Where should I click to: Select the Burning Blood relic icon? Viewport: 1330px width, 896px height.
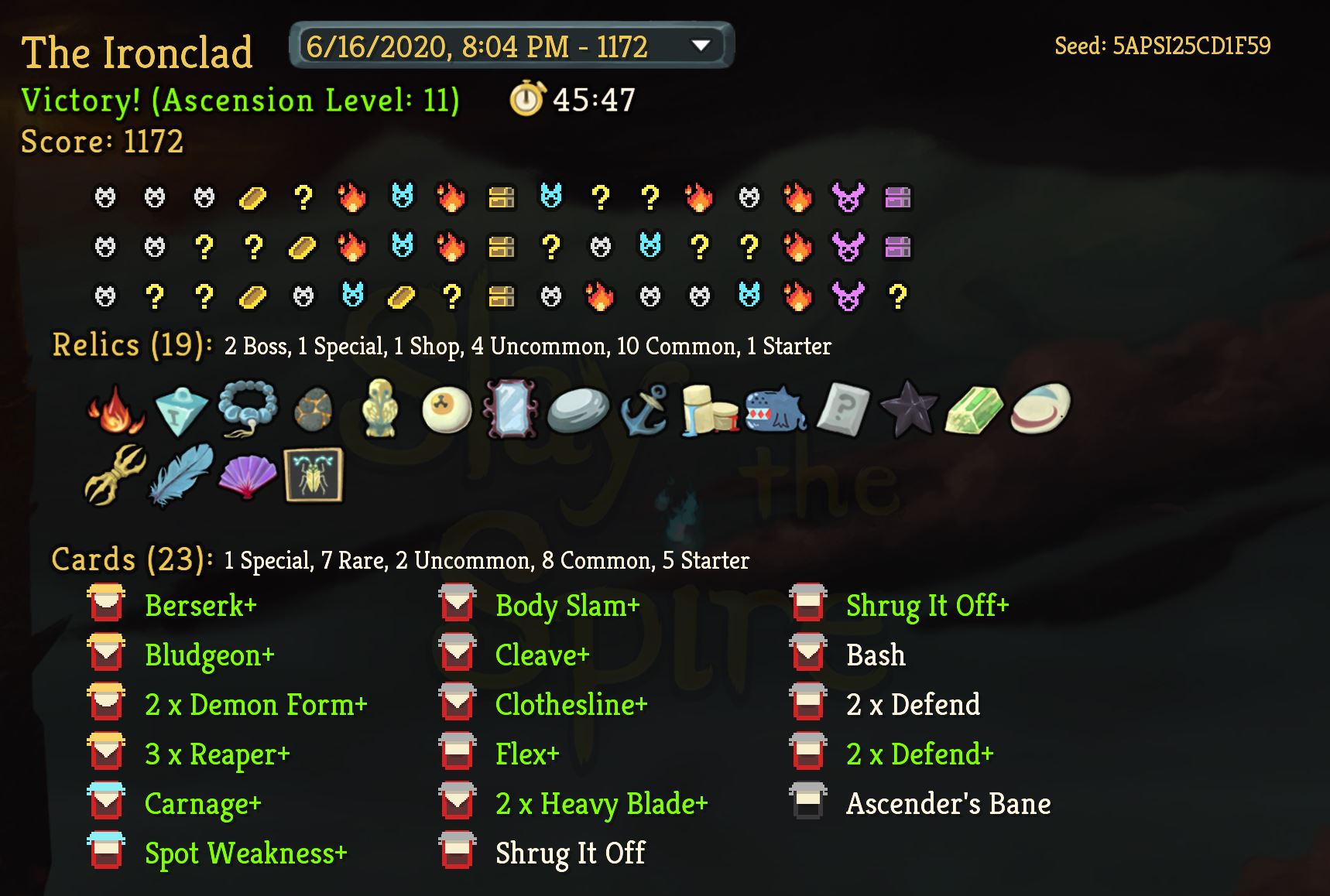coord(116,409)
